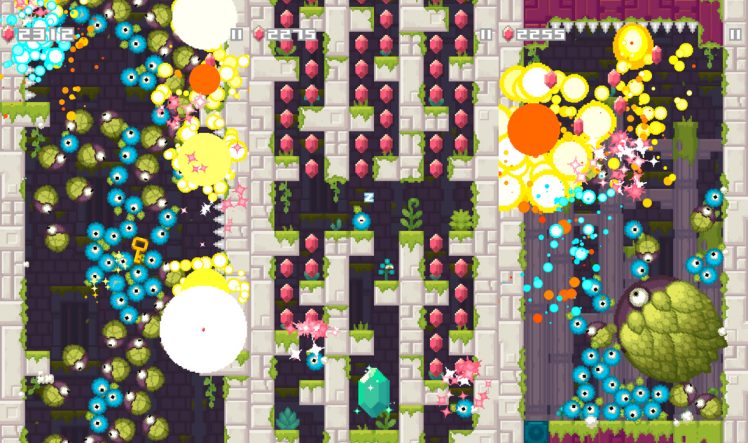Pause the game panel with score 2275
Viewport: 748px width, 443px height.
click(486, 34)
